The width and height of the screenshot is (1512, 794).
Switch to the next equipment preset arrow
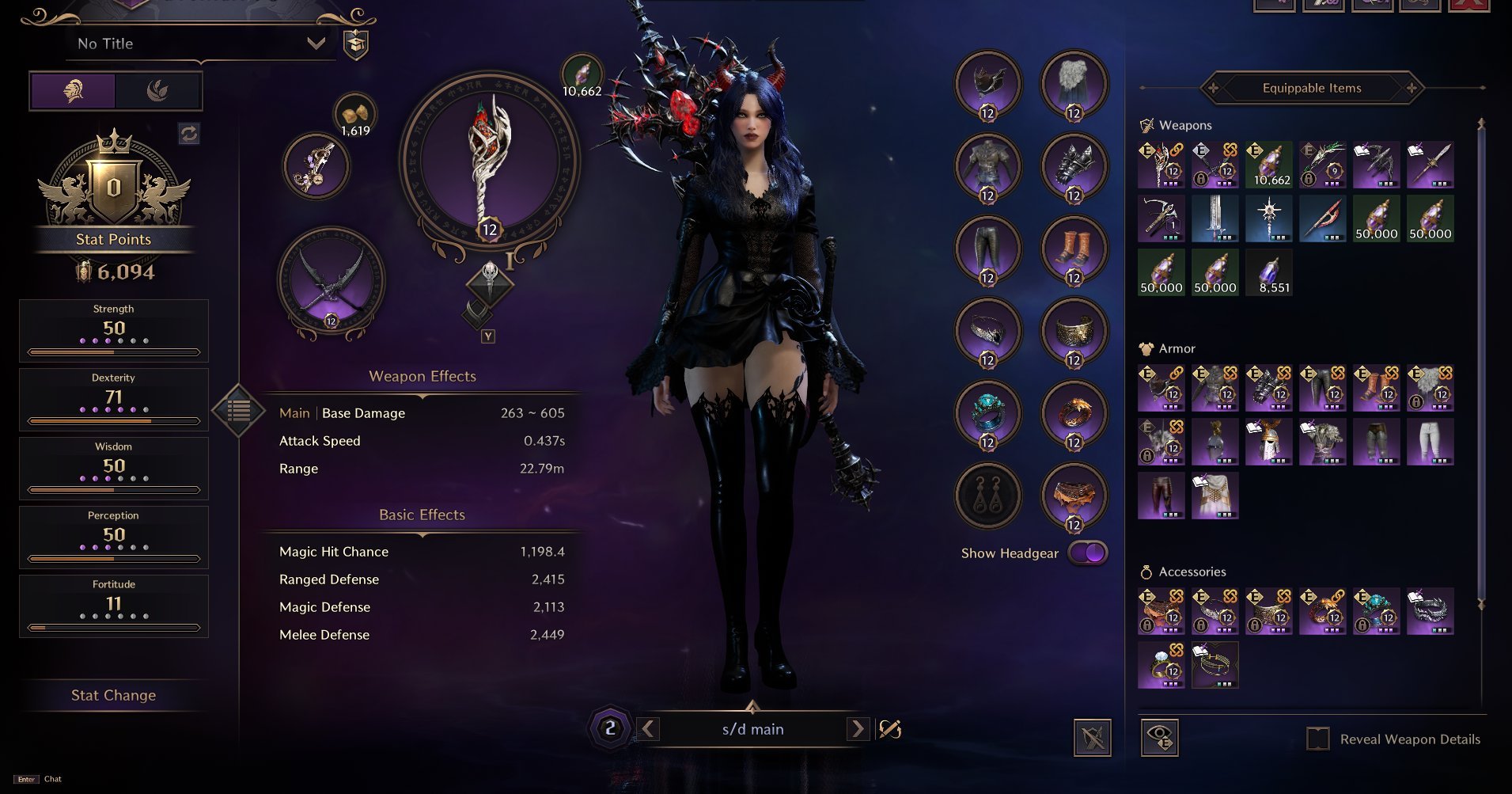(857, 728)
